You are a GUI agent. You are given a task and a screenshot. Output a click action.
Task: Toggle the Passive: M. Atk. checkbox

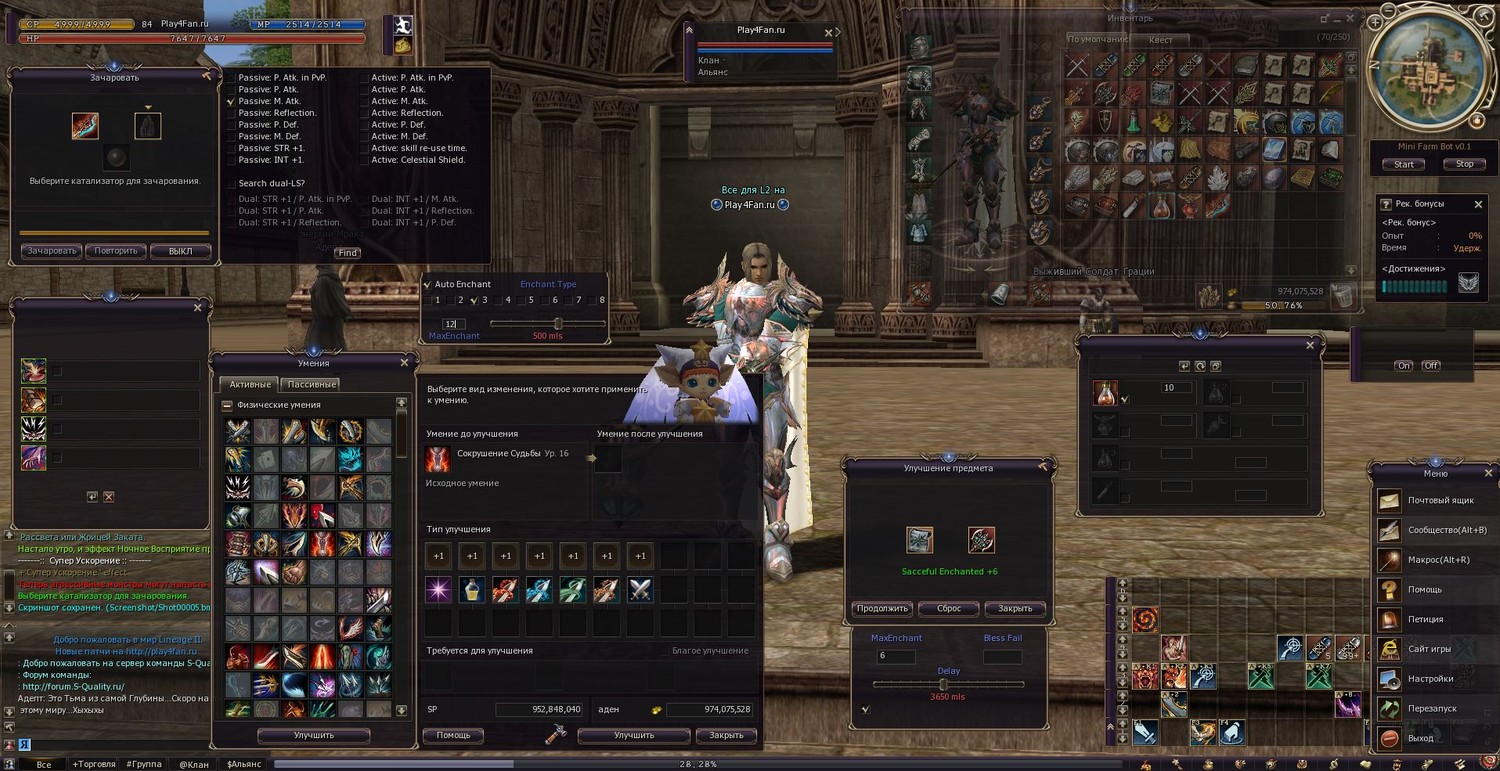pyautogui.click(x=231, y=101)
